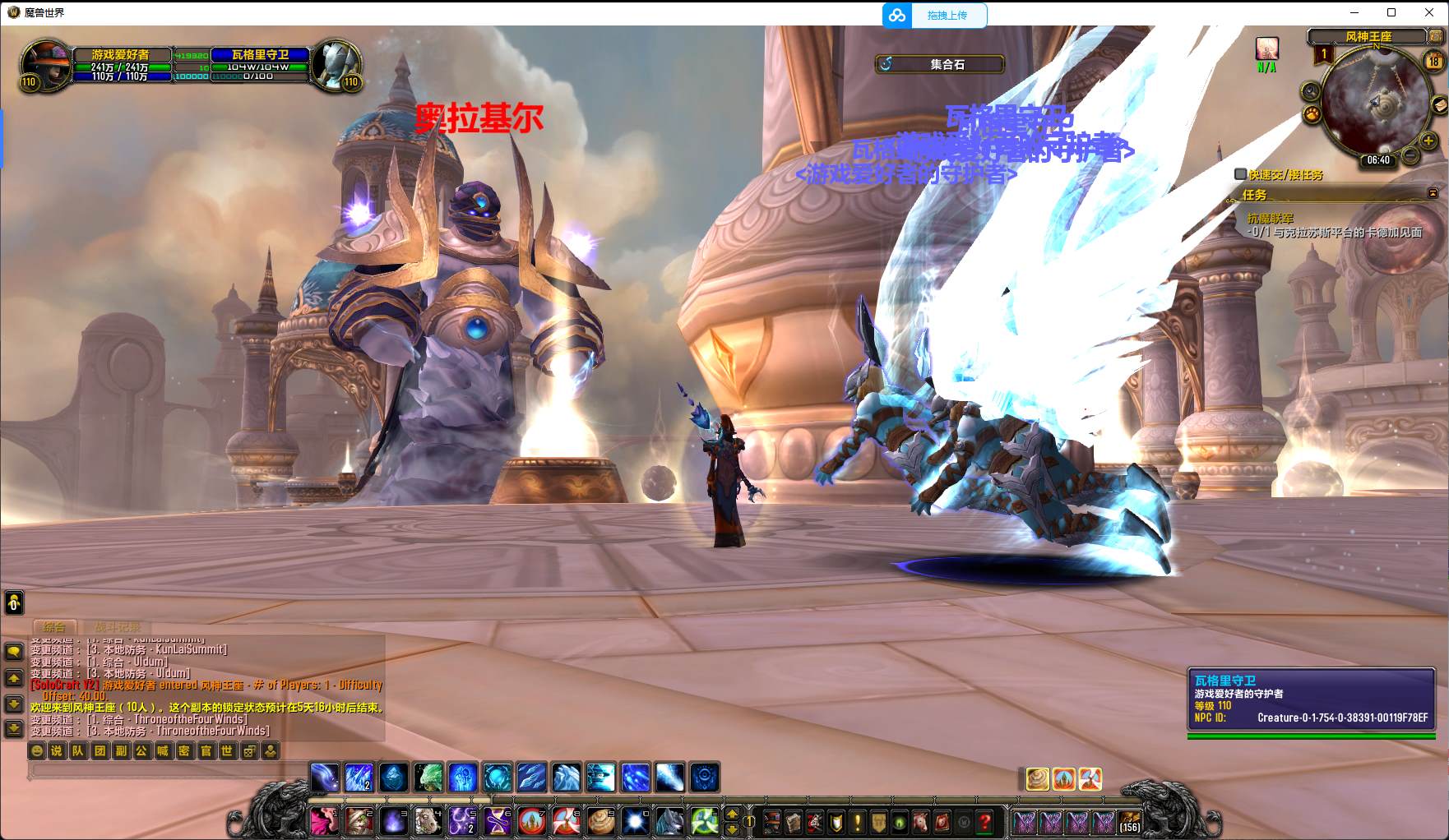Open the 集合石 meeting stone button
The height and width of the screenshot is (840, 1449).
click(940, 64)
